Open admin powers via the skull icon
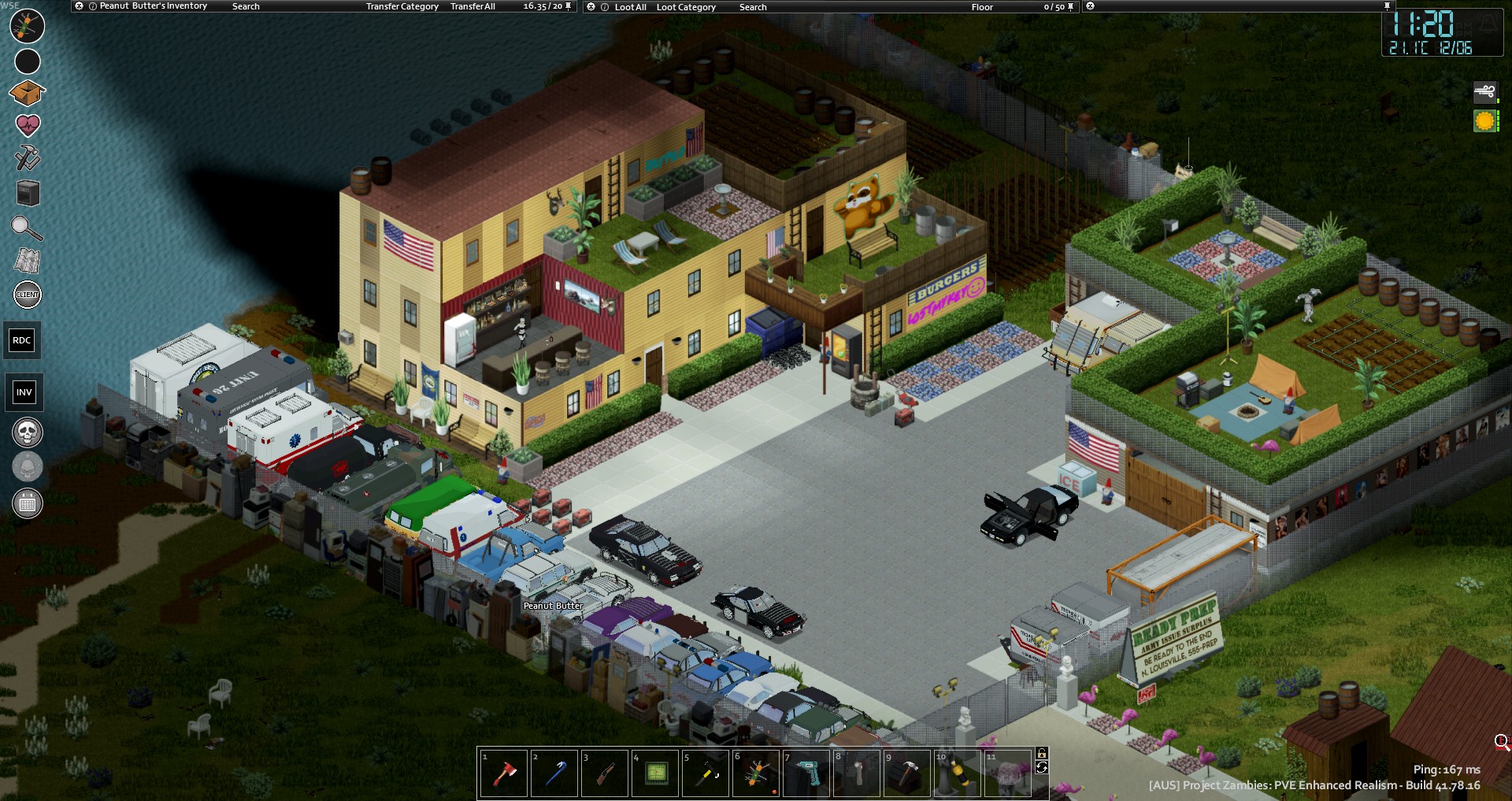The height and width of the screenshot is (801, 1512). [26, 432]
